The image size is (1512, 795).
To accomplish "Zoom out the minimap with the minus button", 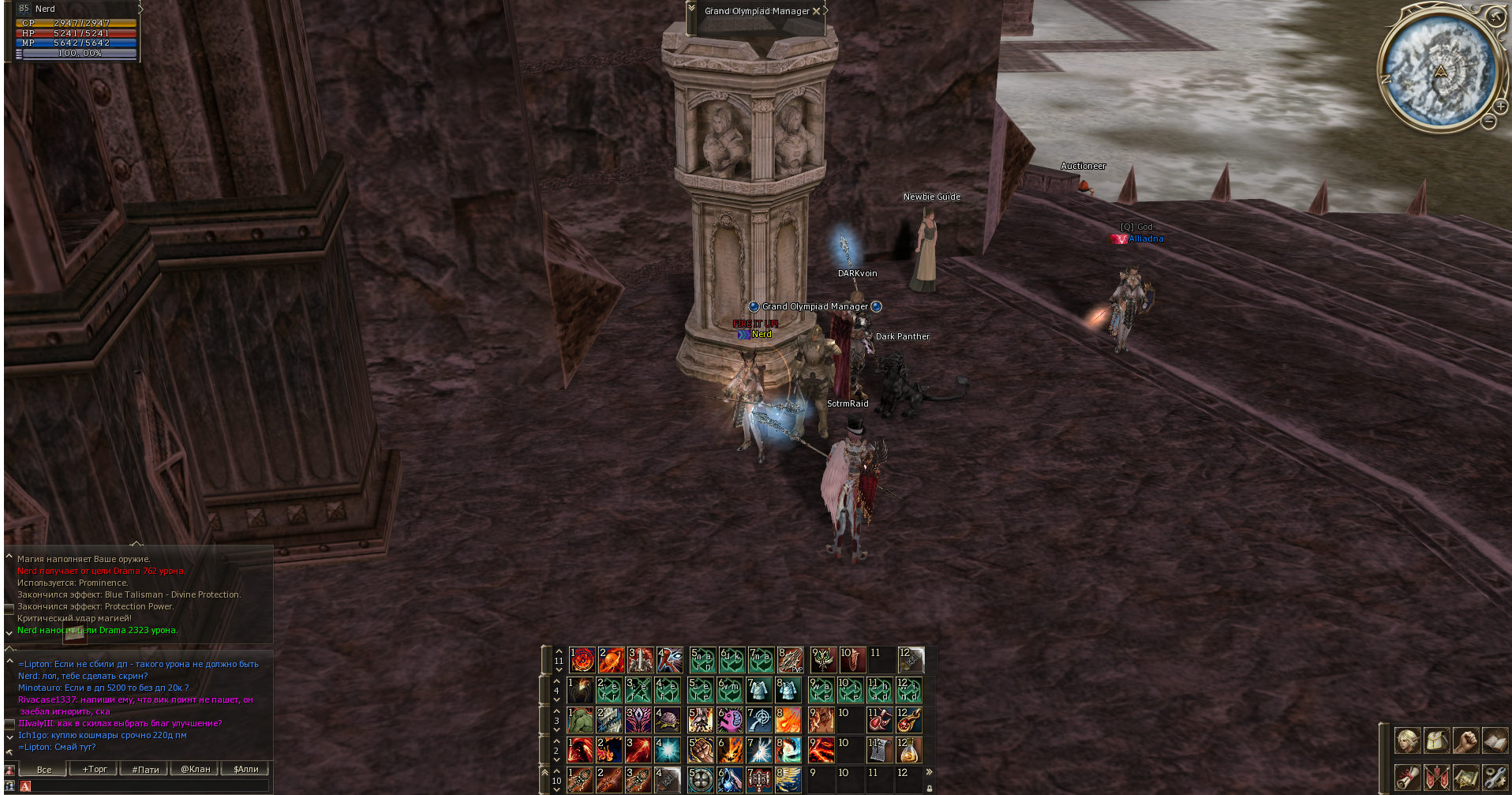I will (1488, 122).
